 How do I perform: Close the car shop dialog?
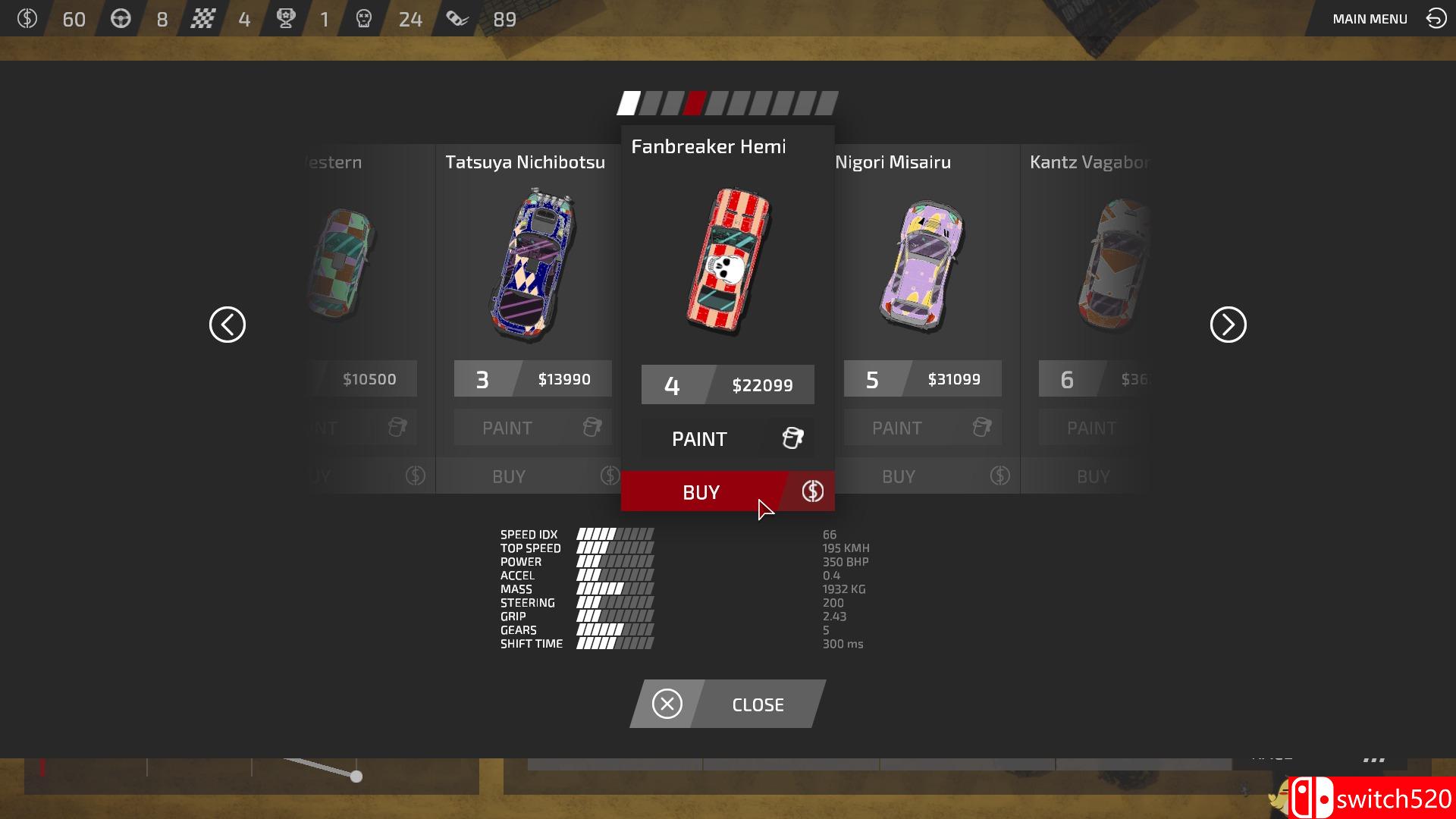point(727,704)
